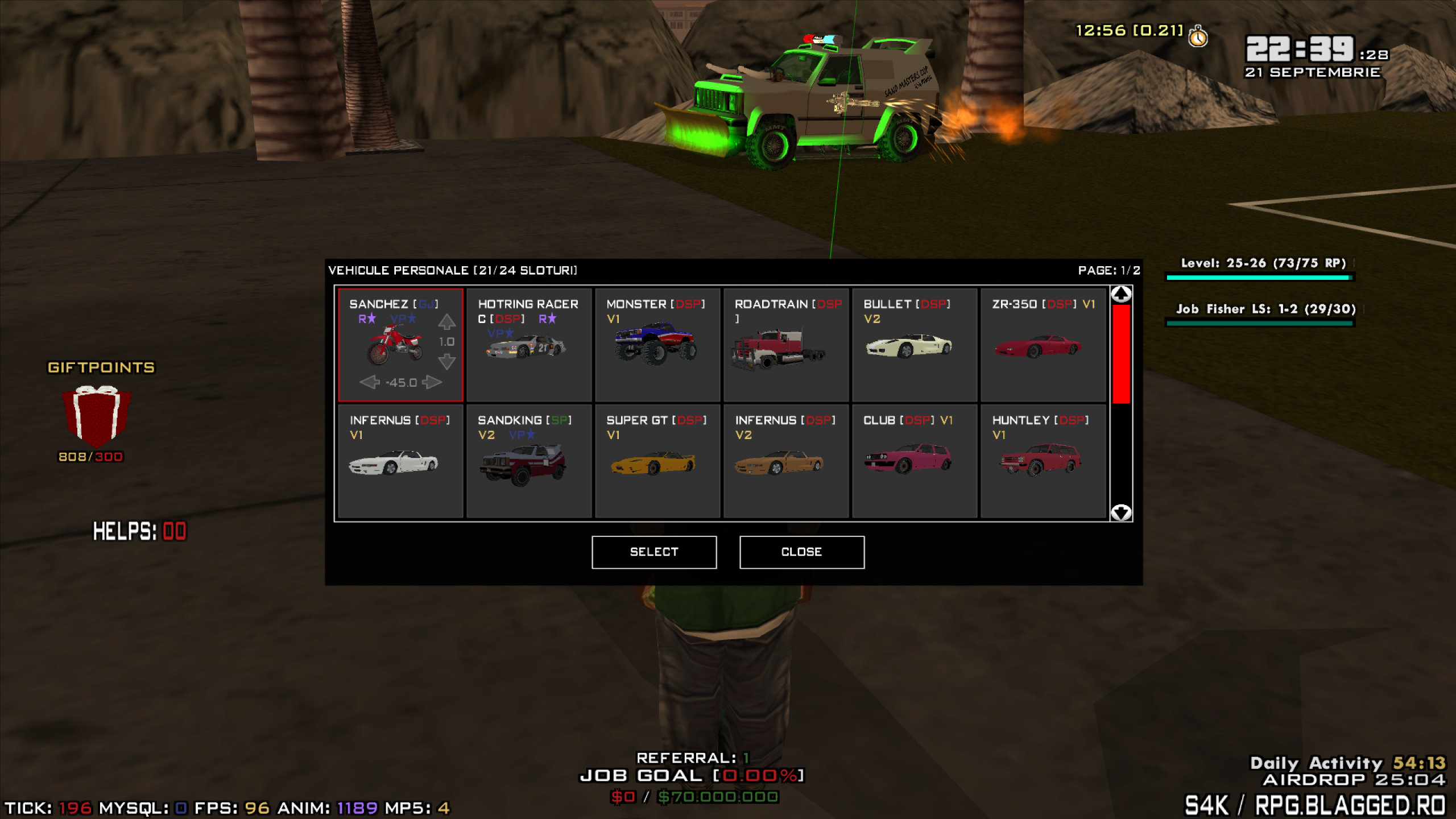This screenshot has height=819, width=1456.
Task: Close the personal vehicles window
Action: coord(802,552)
